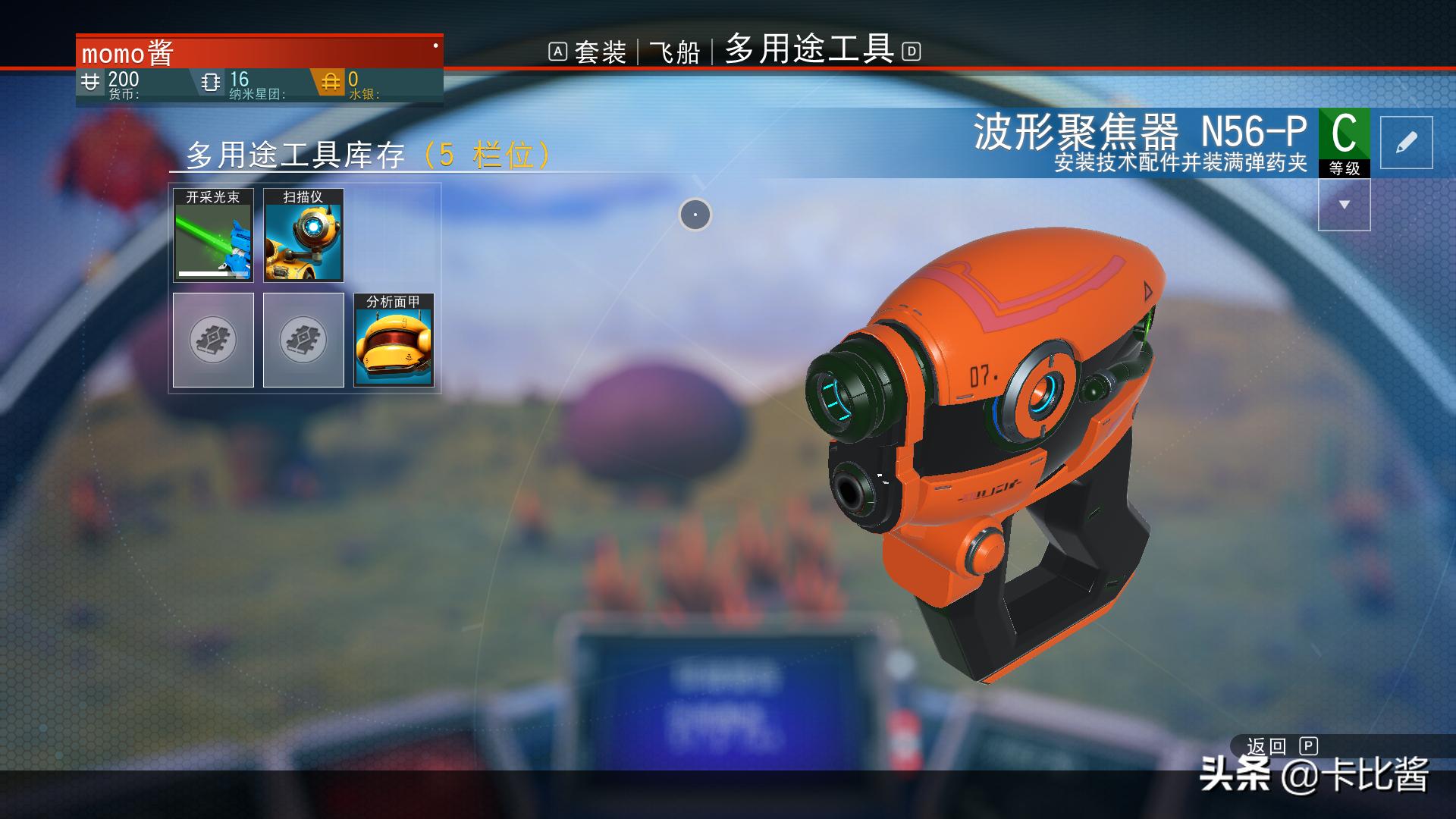This screenshot has width=1456, height=819.
Task: Select the 开采光束 mining beam icon
Action: 213,237
